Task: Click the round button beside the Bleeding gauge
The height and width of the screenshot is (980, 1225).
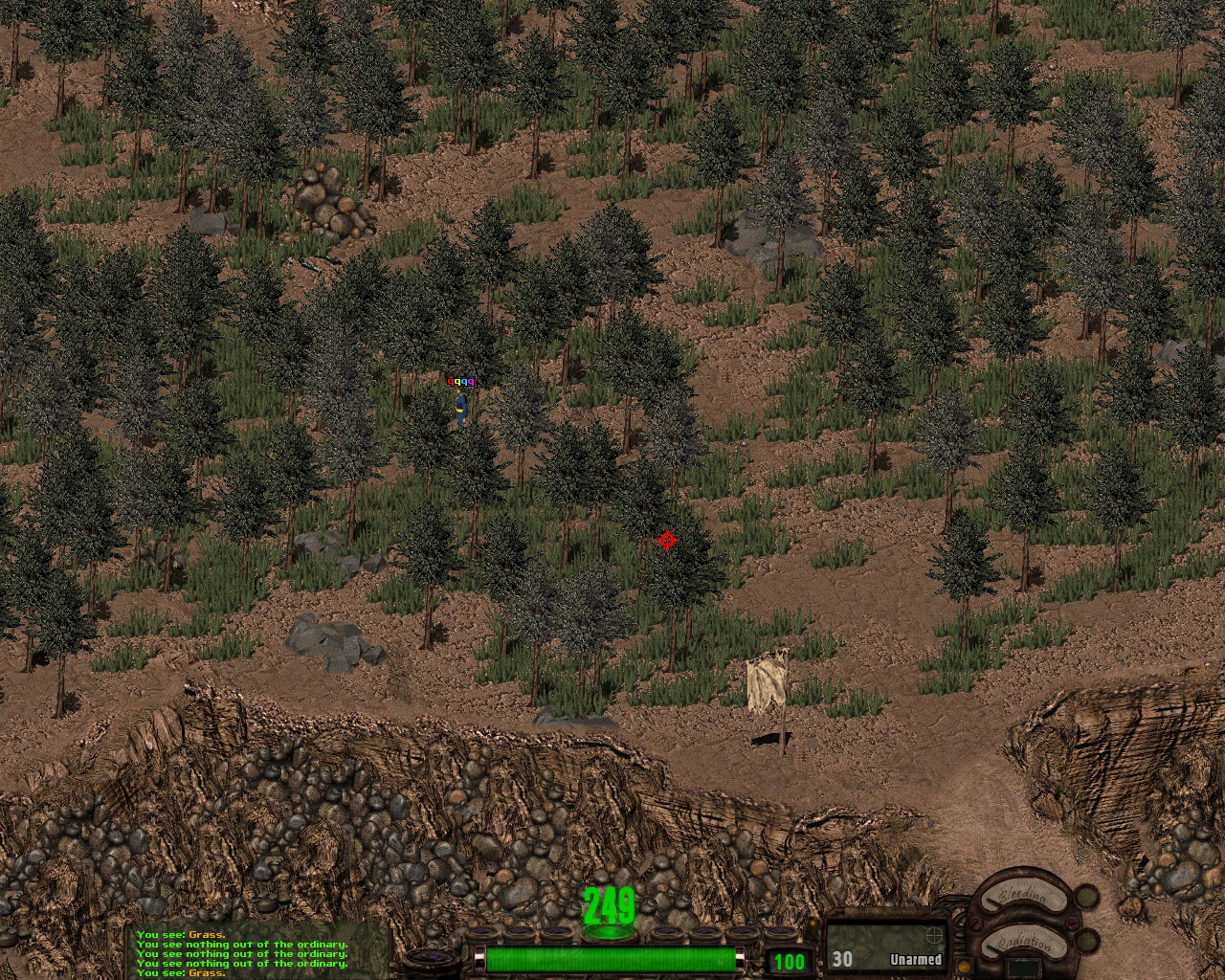Action: pos(1086,898)
